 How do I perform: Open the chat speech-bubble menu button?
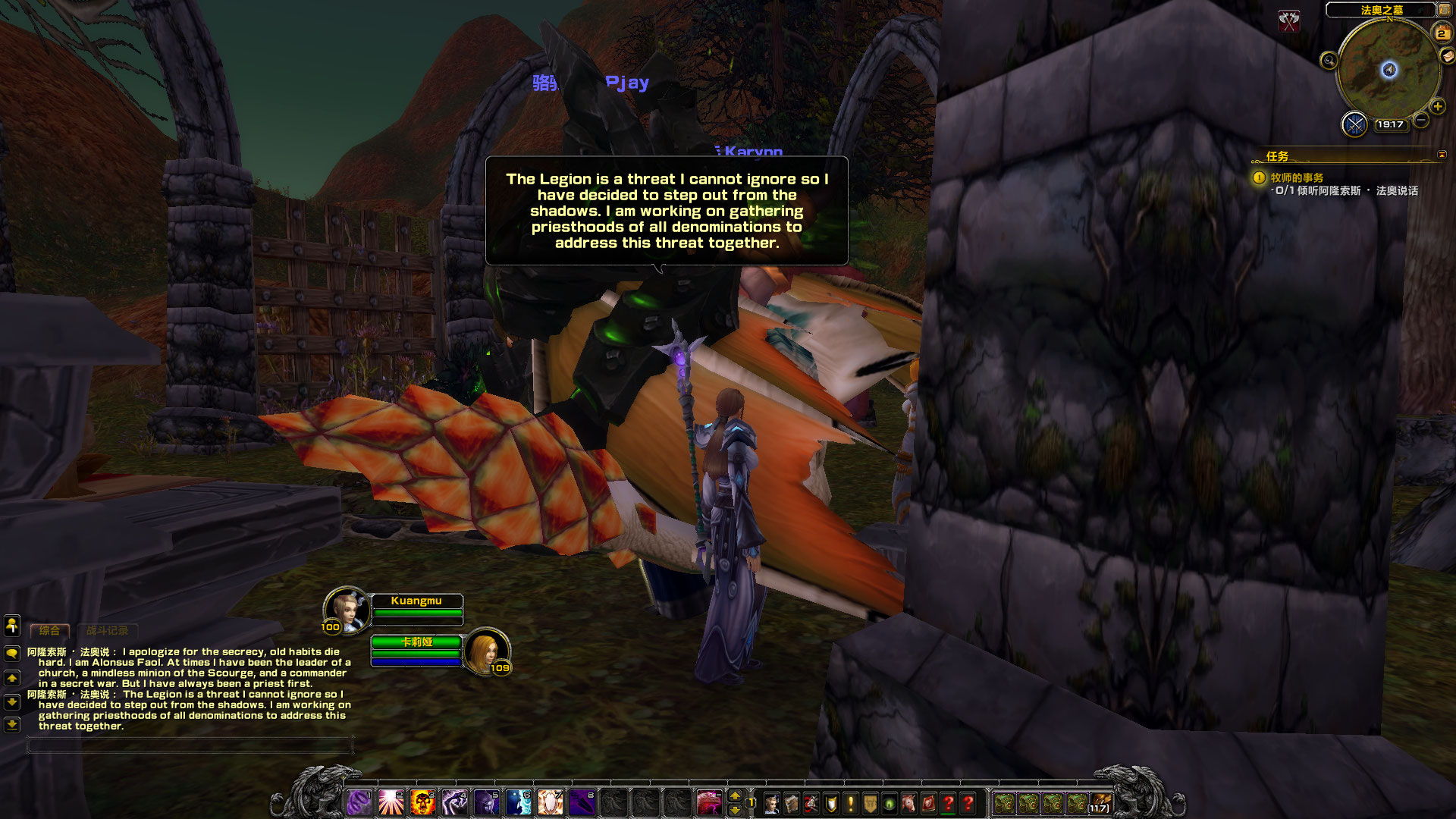12,653
